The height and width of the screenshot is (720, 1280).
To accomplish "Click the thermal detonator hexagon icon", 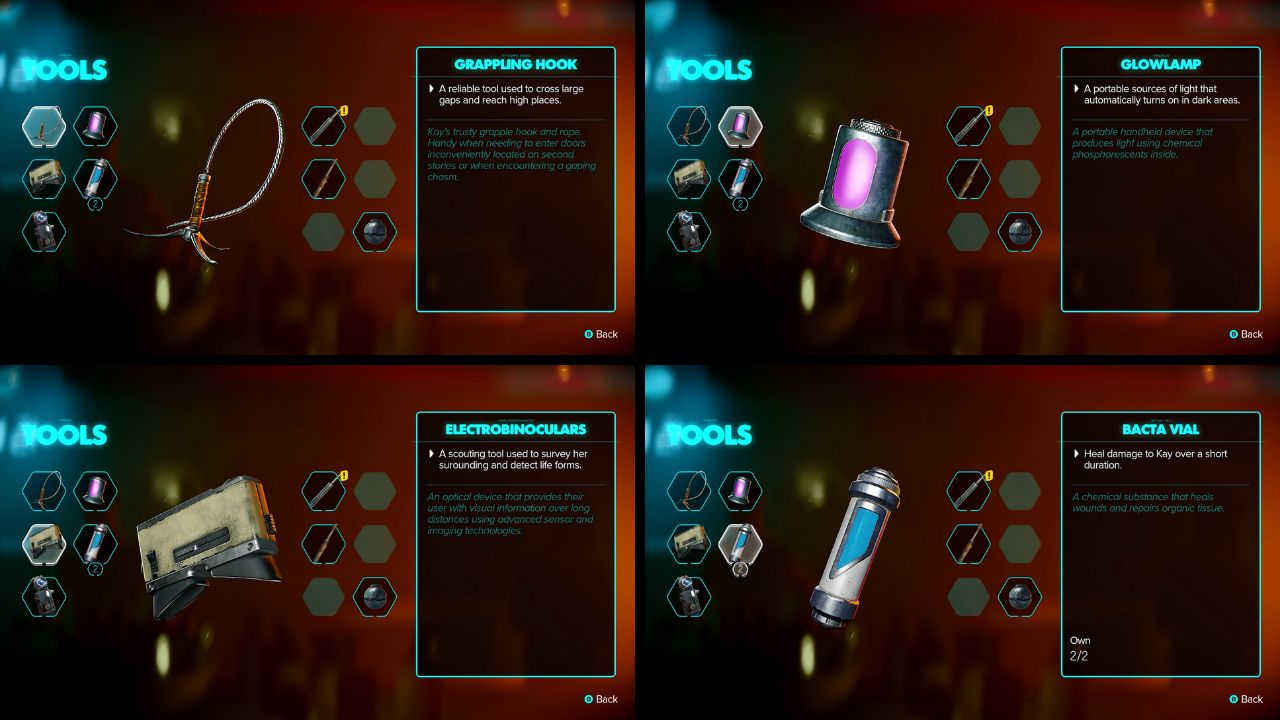I will coord(377,231).
